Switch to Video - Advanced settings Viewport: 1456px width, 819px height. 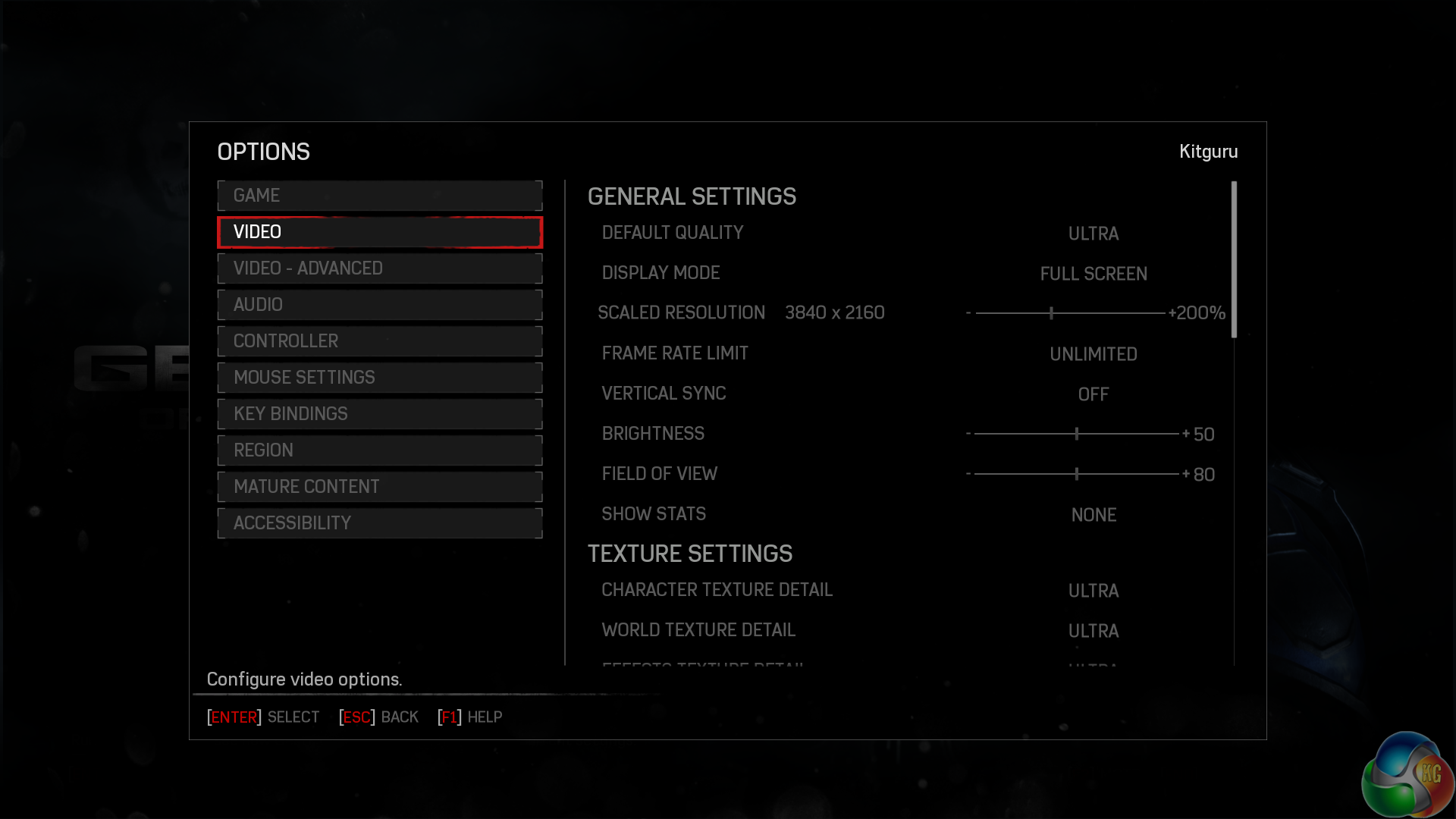tap(379, 268)
